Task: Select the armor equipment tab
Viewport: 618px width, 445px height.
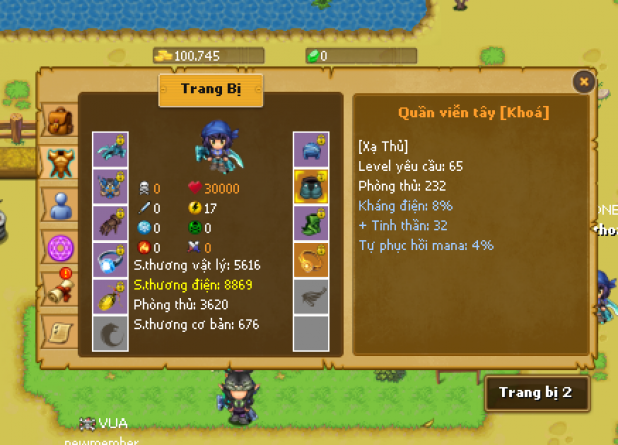Action: point(61,162)
